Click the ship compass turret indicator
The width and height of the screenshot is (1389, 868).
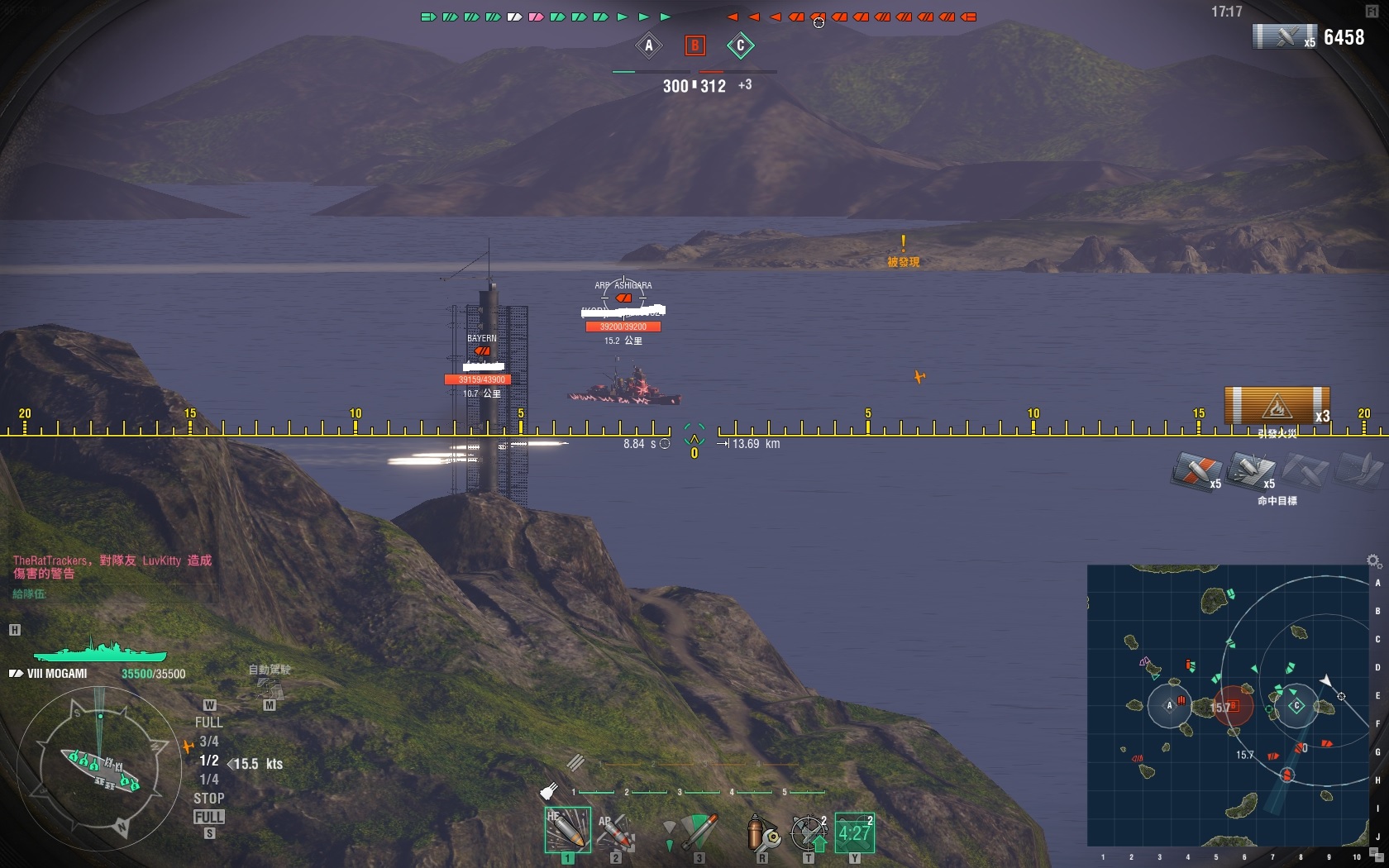click(x=99, y=769)
